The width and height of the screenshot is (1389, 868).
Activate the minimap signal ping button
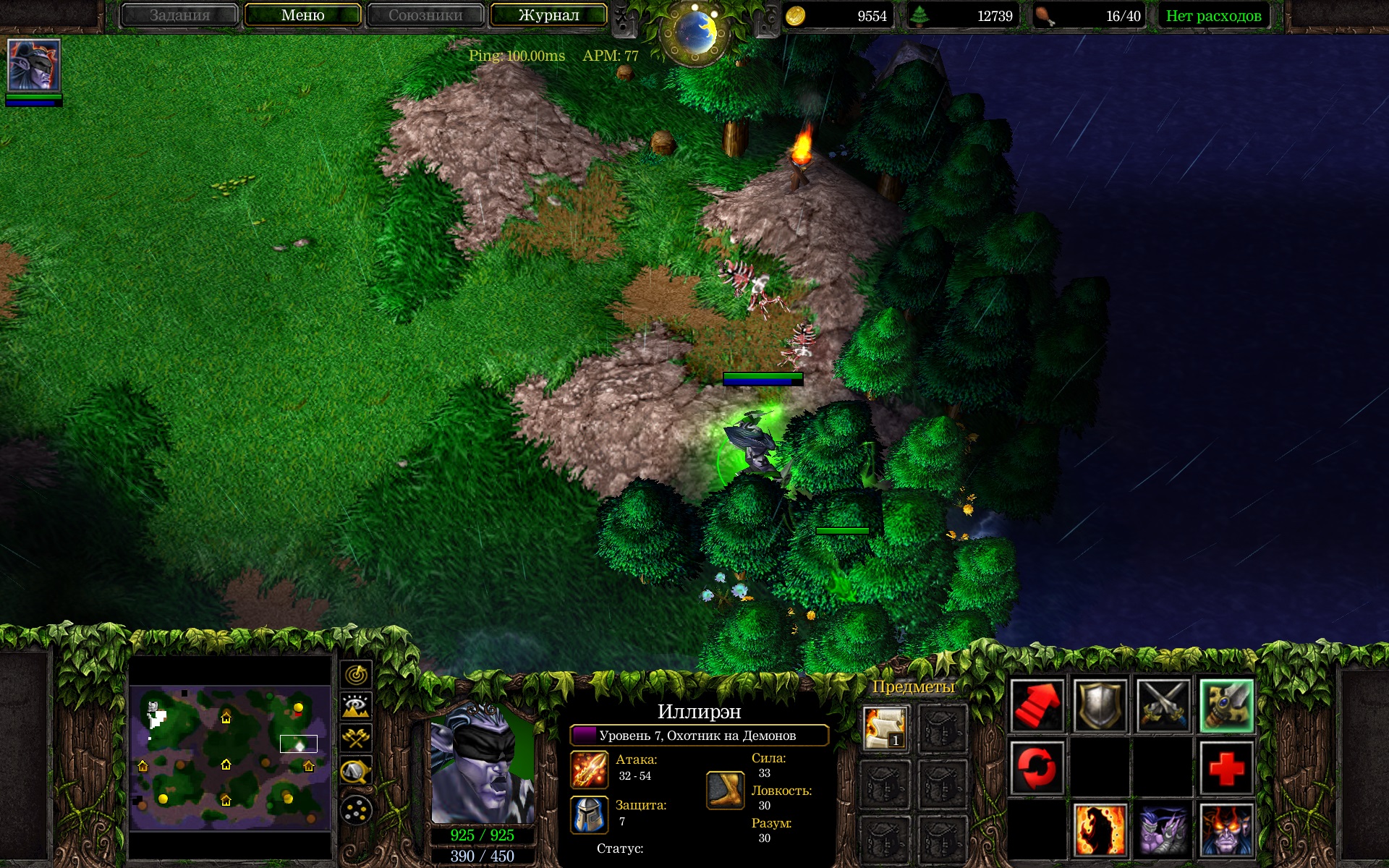[x=356, y=675]
